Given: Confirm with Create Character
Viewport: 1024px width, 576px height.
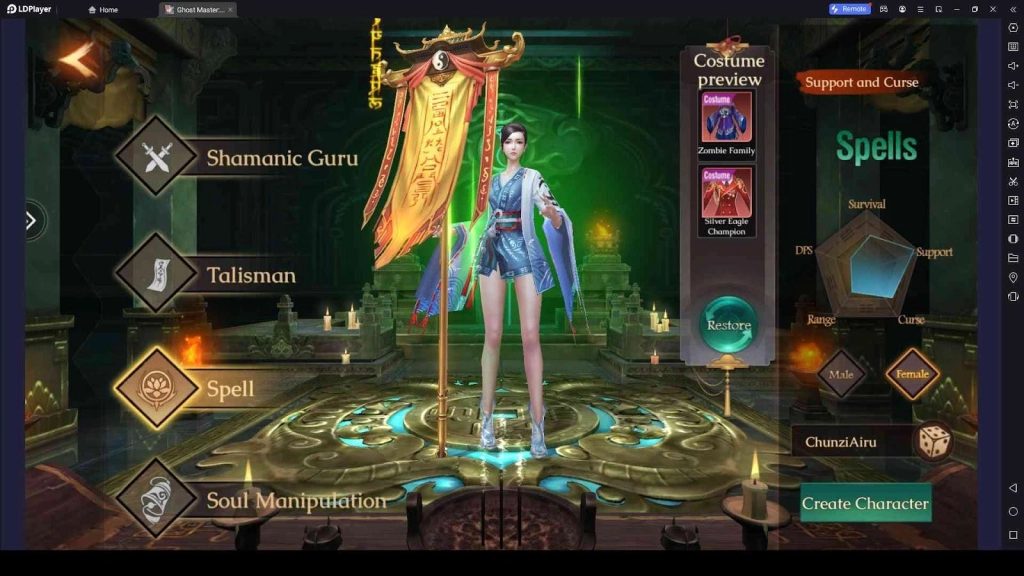Looking at the screenshot, I should 865,503.
